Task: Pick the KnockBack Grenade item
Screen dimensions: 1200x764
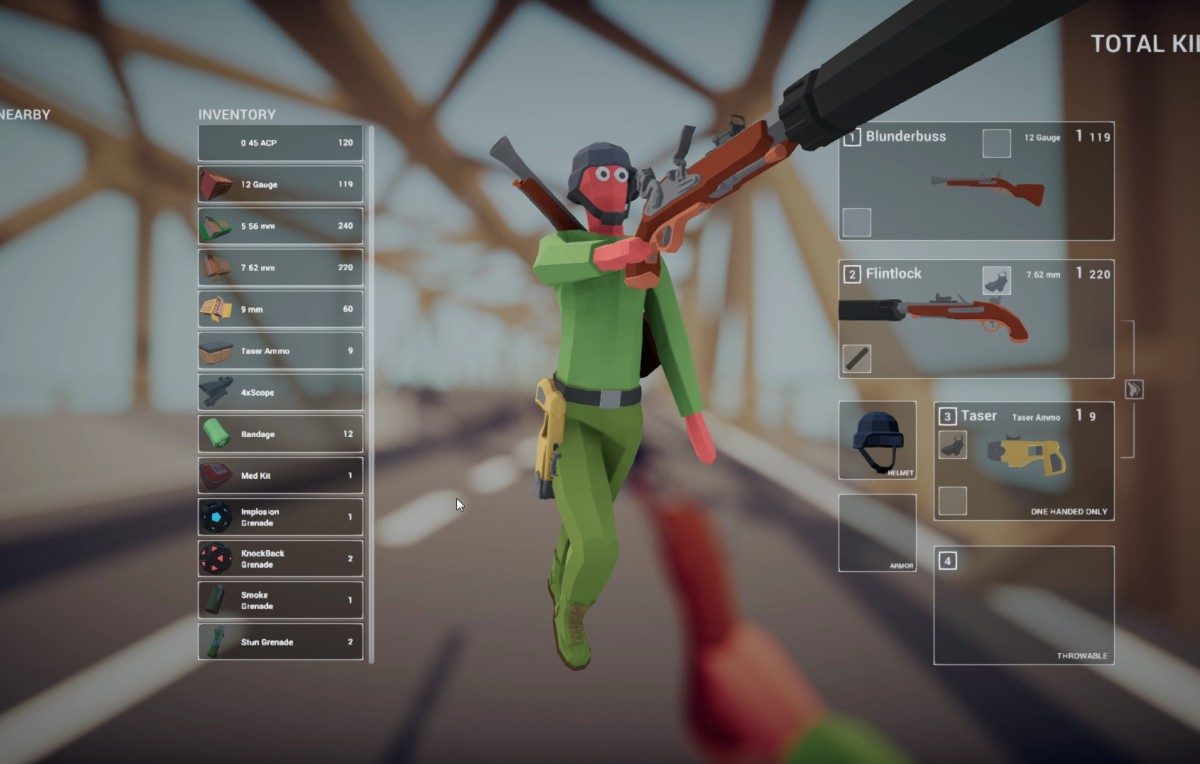Action: click(x=280, y=558)
